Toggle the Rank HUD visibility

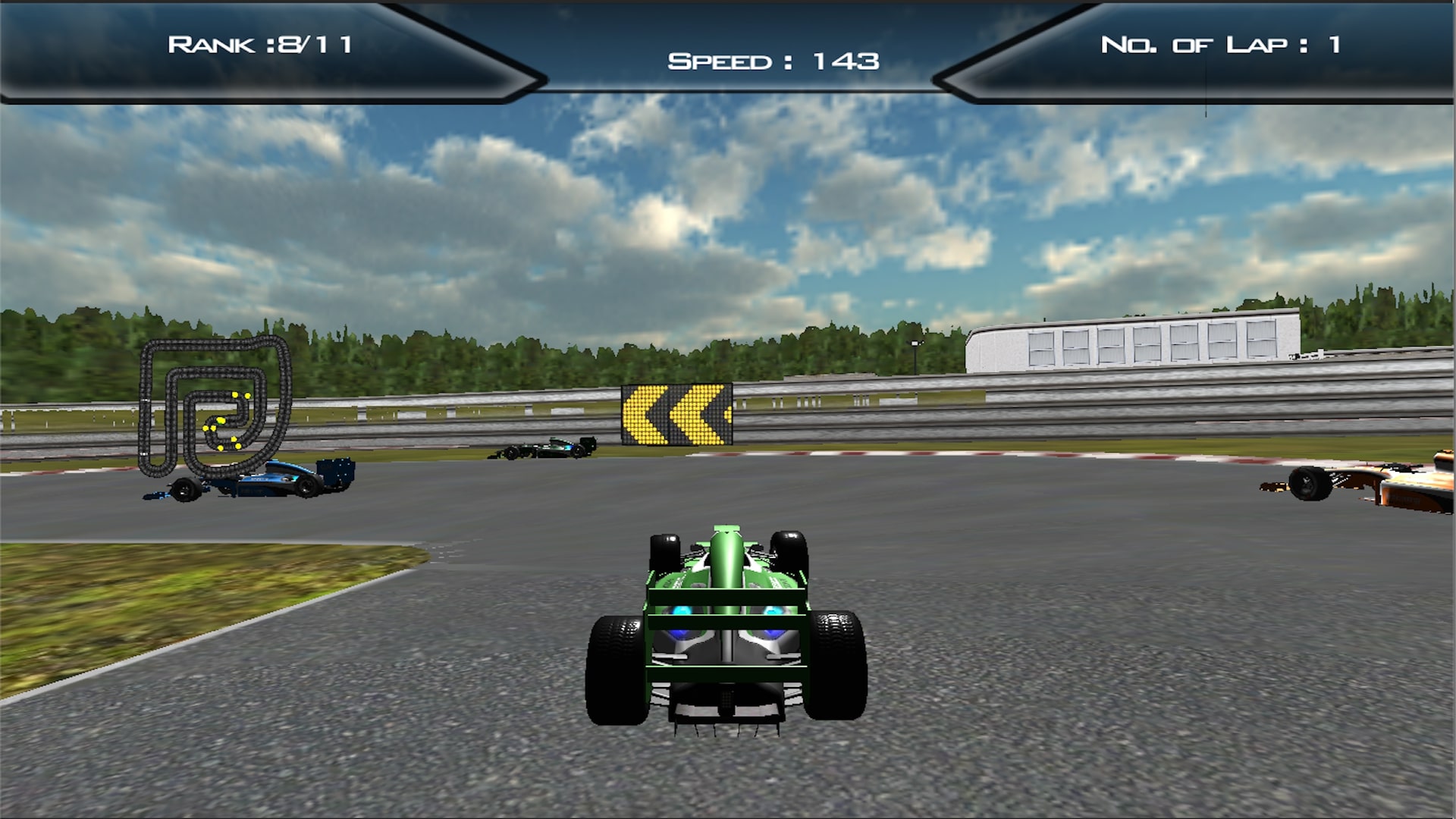(262, 45)
